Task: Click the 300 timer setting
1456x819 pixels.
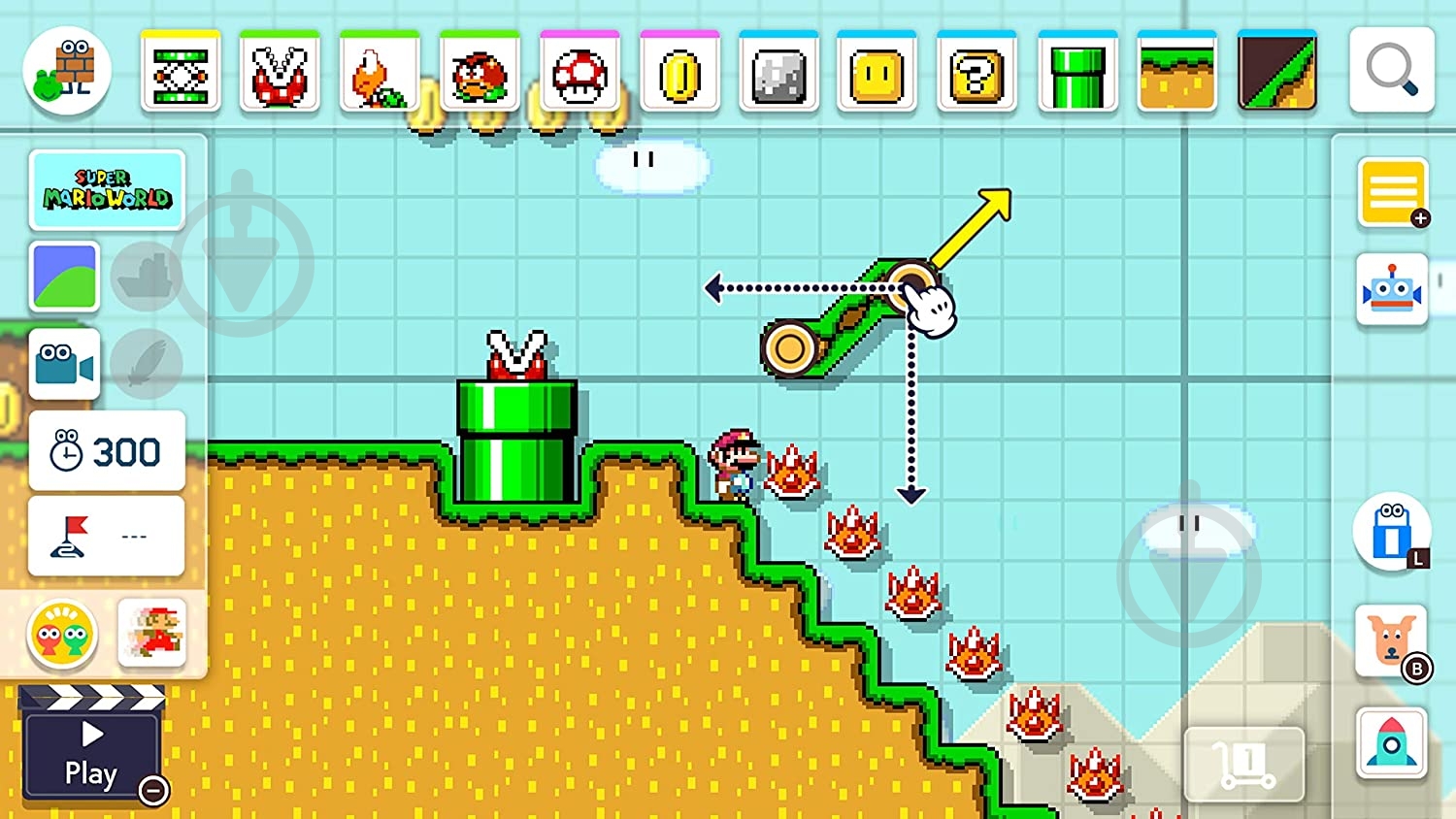Action: point(107,450)
